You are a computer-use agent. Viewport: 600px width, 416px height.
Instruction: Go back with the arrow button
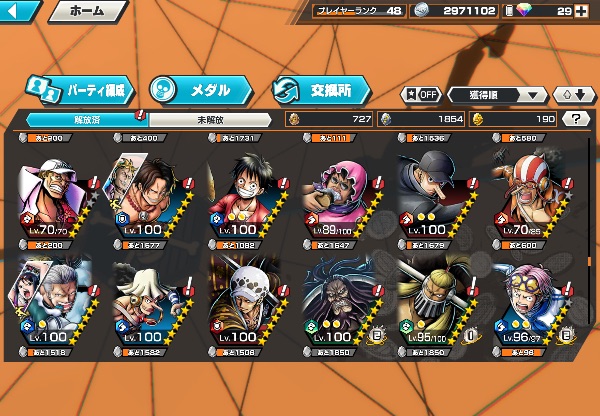click(x=22, y=12)
